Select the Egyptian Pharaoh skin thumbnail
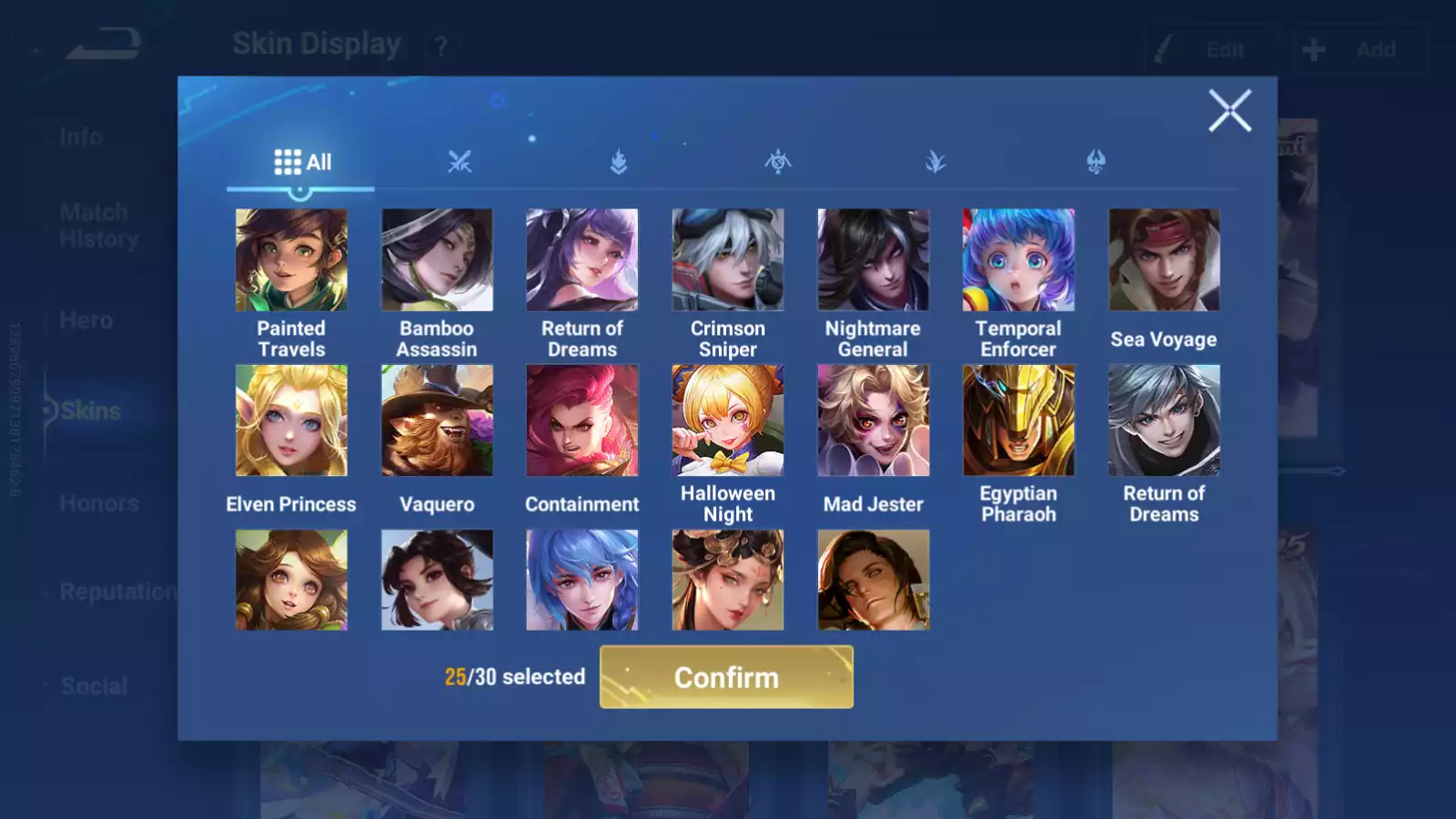 tap(1019, 419)
